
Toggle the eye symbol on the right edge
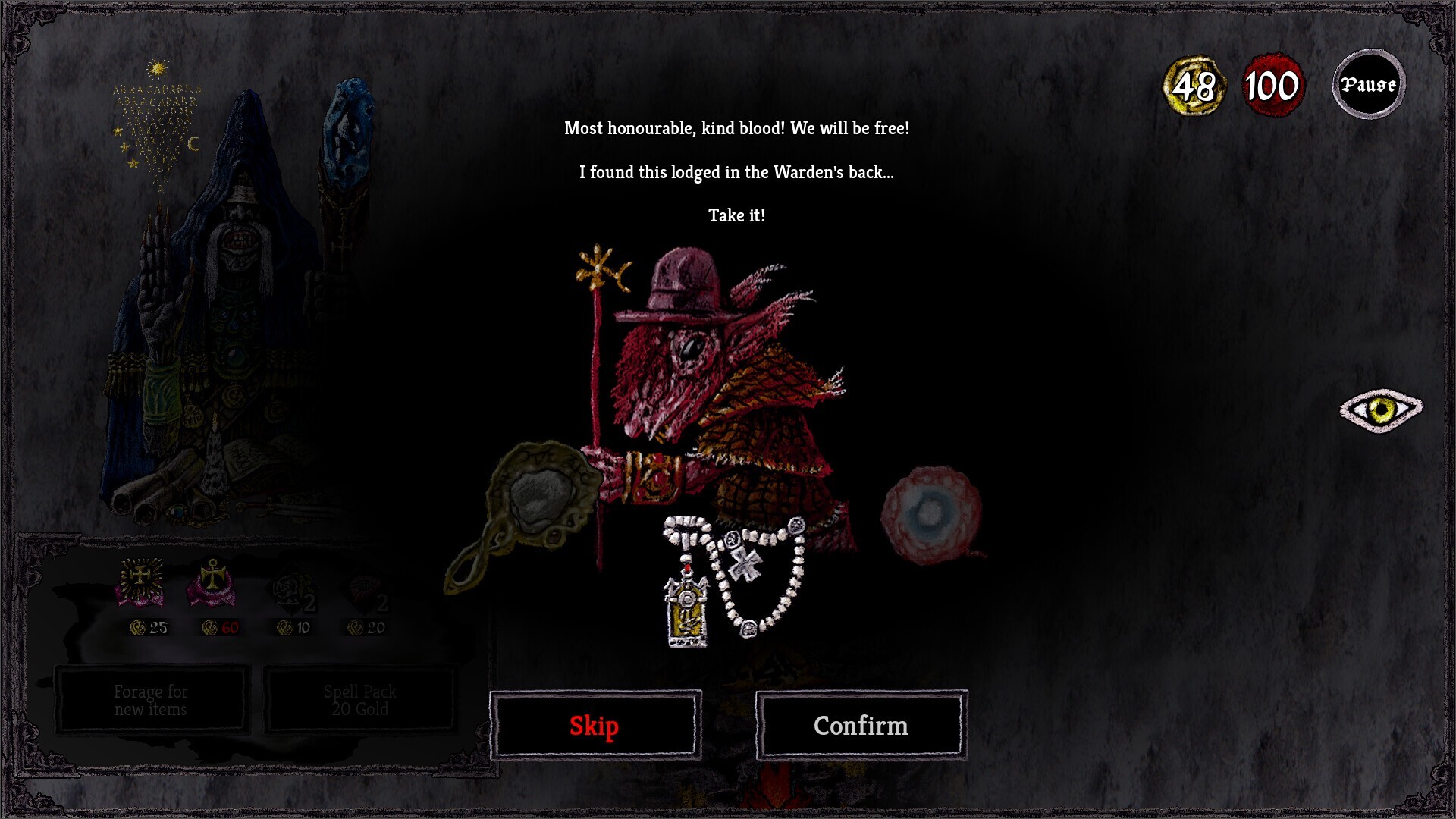pyautogui.click(x=1382, y=412)
